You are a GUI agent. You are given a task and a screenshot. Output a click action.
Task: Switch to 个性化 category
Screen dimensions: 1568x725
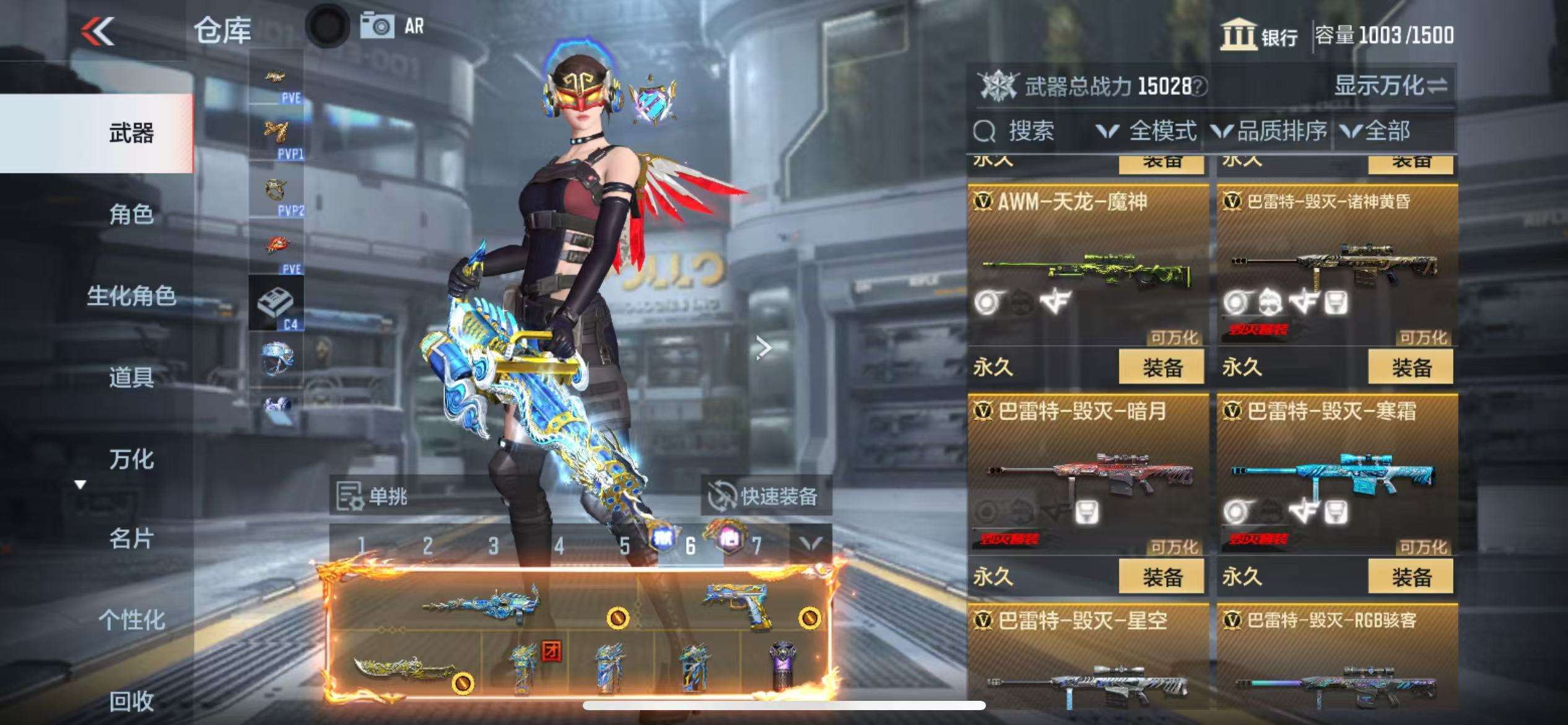click(x=131, y=620)
